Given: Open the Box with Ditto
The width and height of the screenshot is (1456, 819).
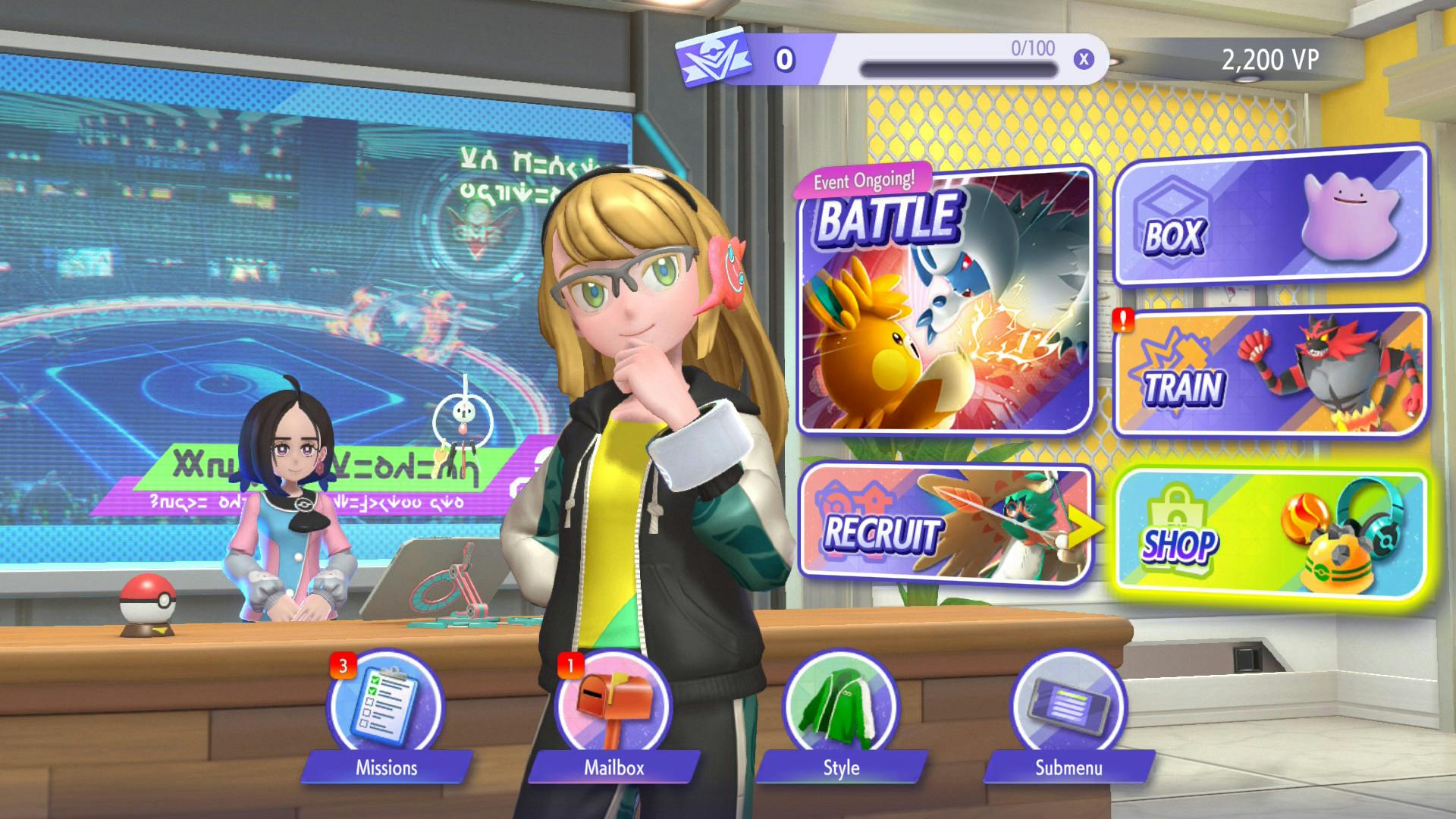Looking at the screenshot, I should (x=1271, y=218).
